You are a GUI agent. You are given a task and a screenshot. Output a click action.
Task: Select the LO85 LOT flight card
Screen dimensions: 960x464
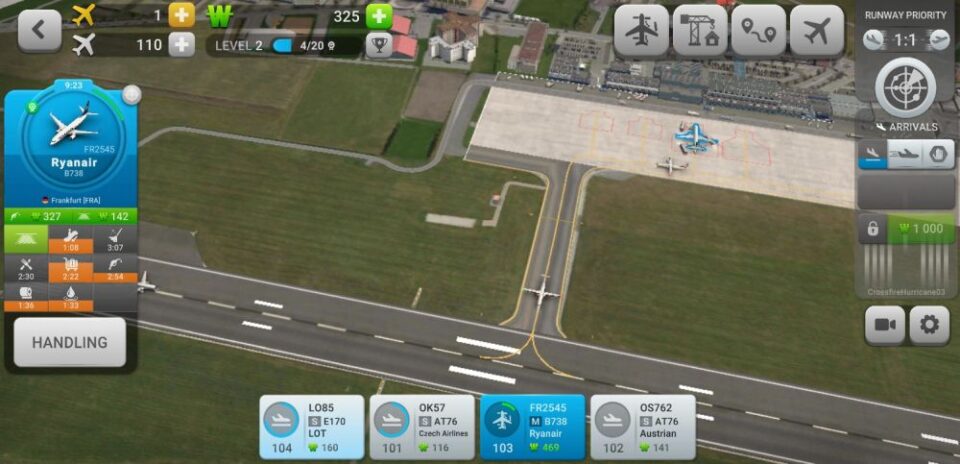pyautogui.click(x=313, y=427)
